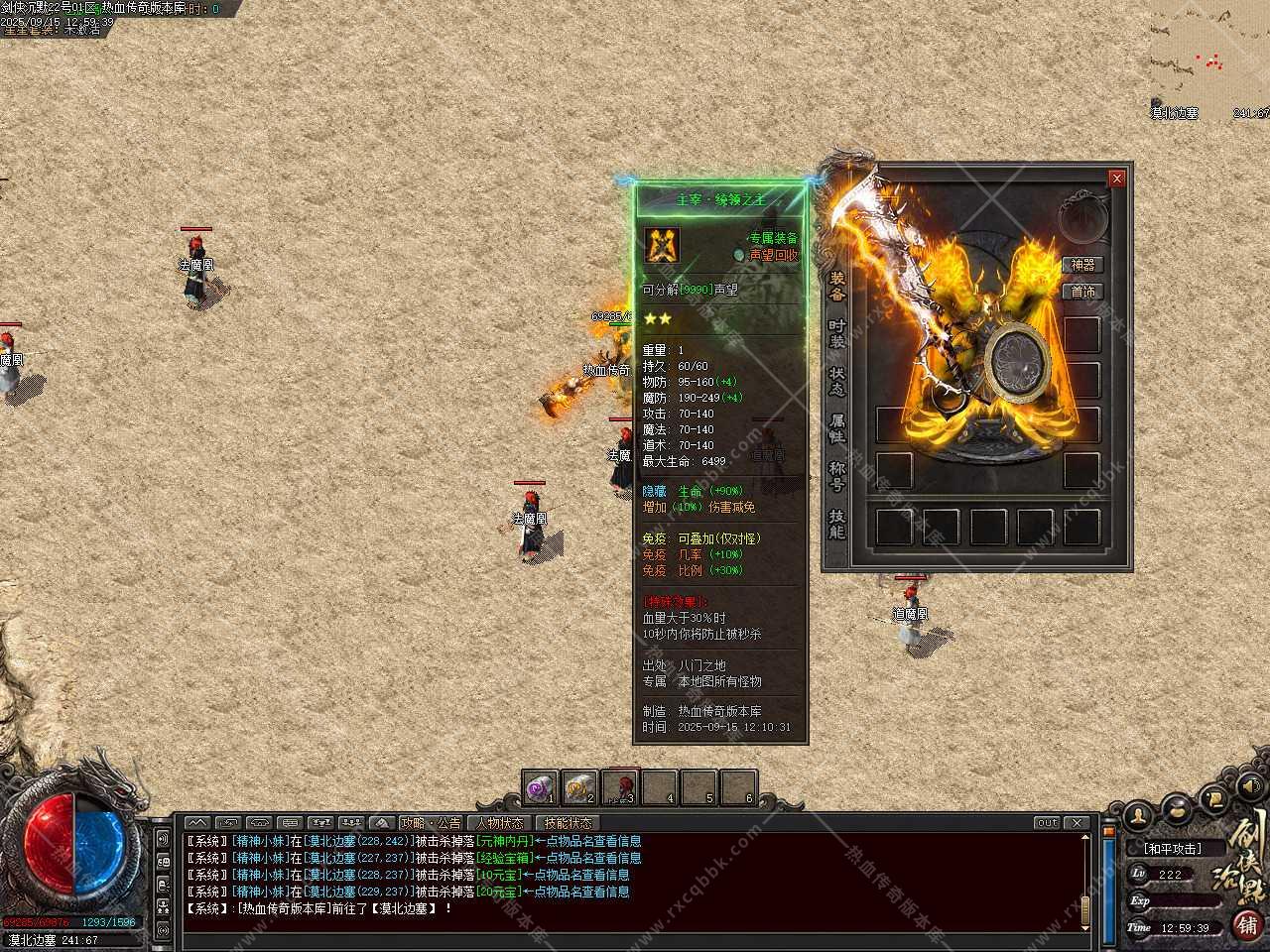Show the 属性 attributes tab
Viewport: 1270px width, 952px height.
837,428
